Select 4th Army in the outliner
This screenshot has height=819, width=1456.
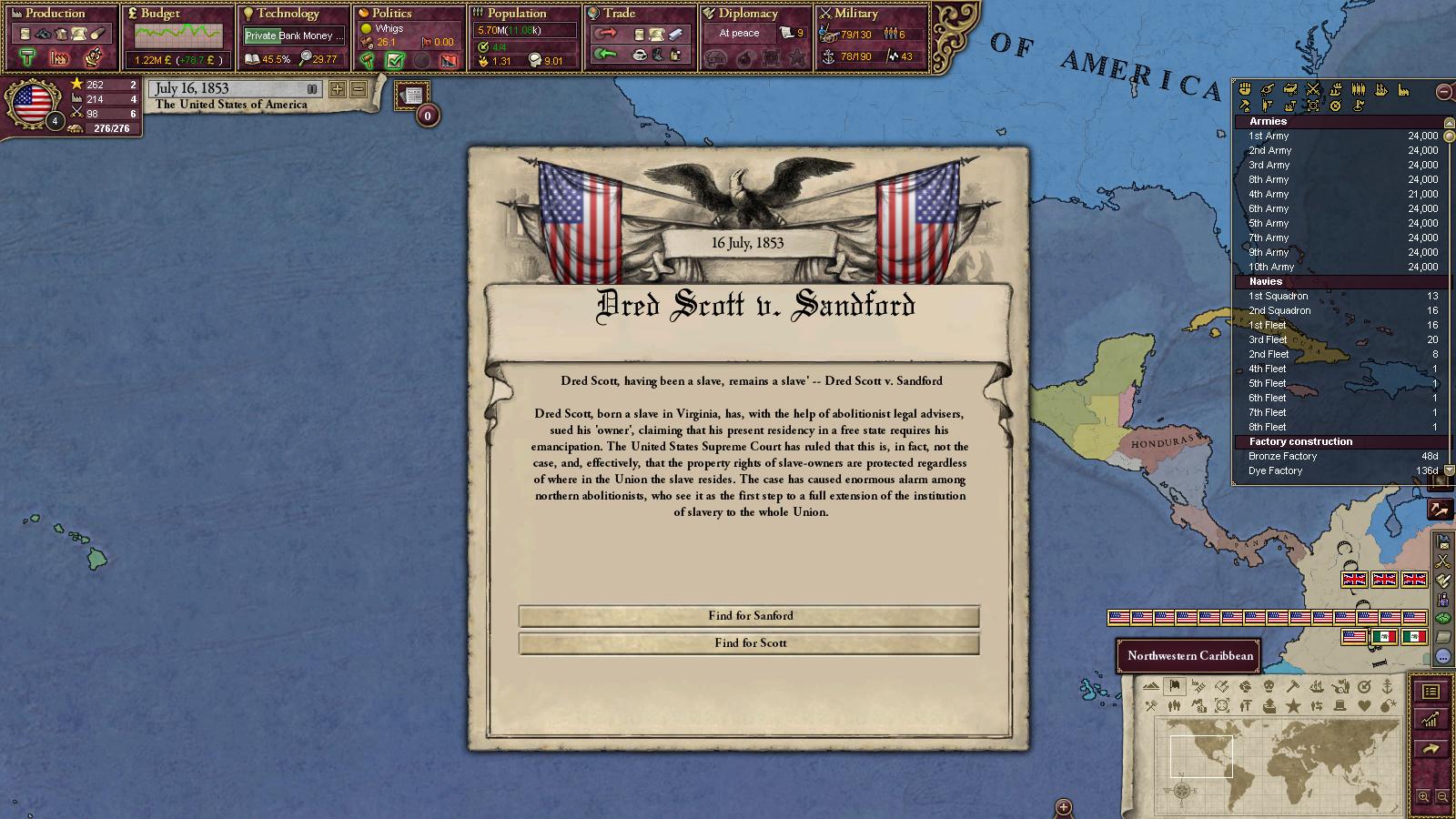point(1269,194)
